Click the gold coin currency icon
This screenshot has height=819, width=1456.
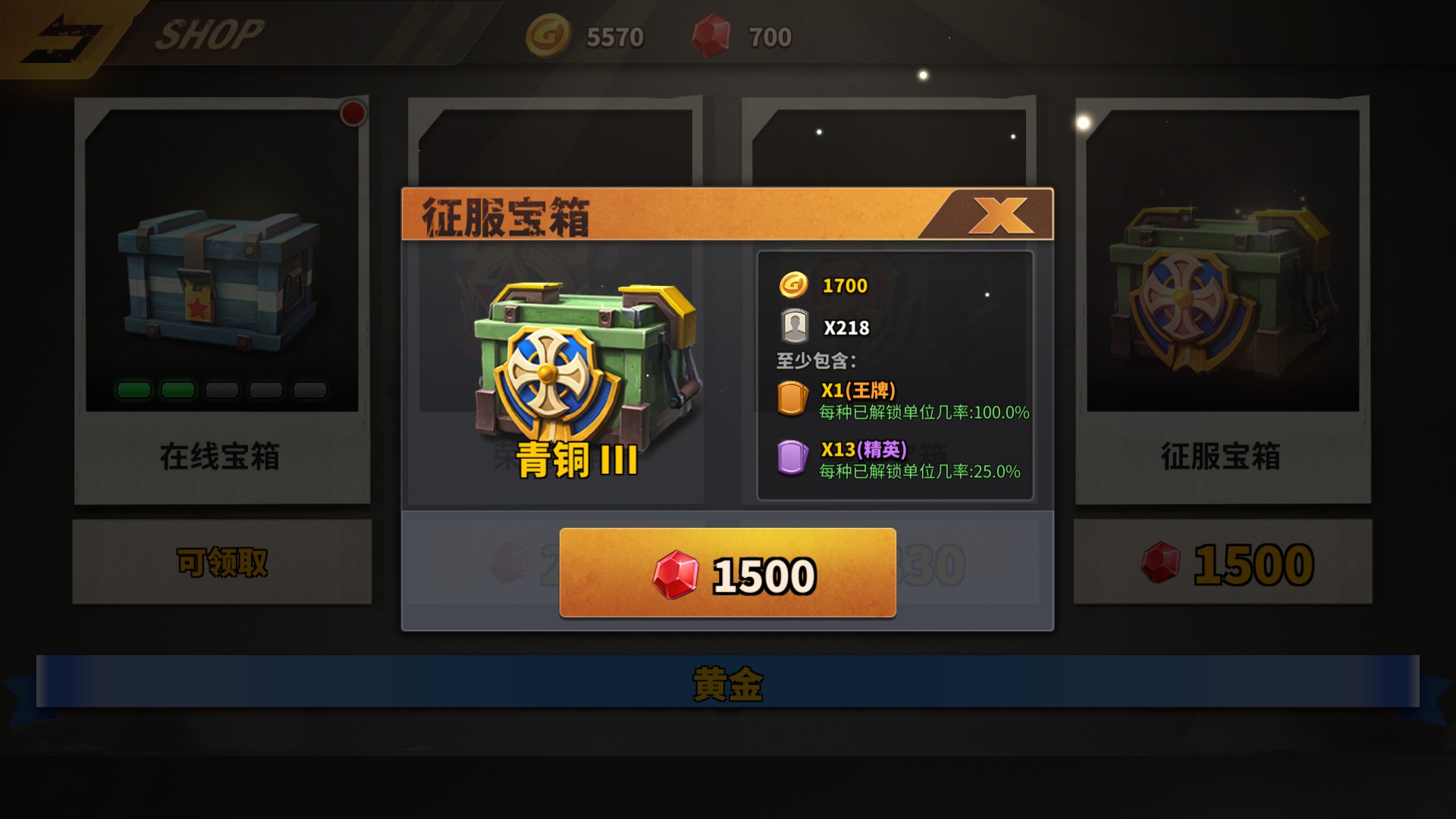coord(548,36)
